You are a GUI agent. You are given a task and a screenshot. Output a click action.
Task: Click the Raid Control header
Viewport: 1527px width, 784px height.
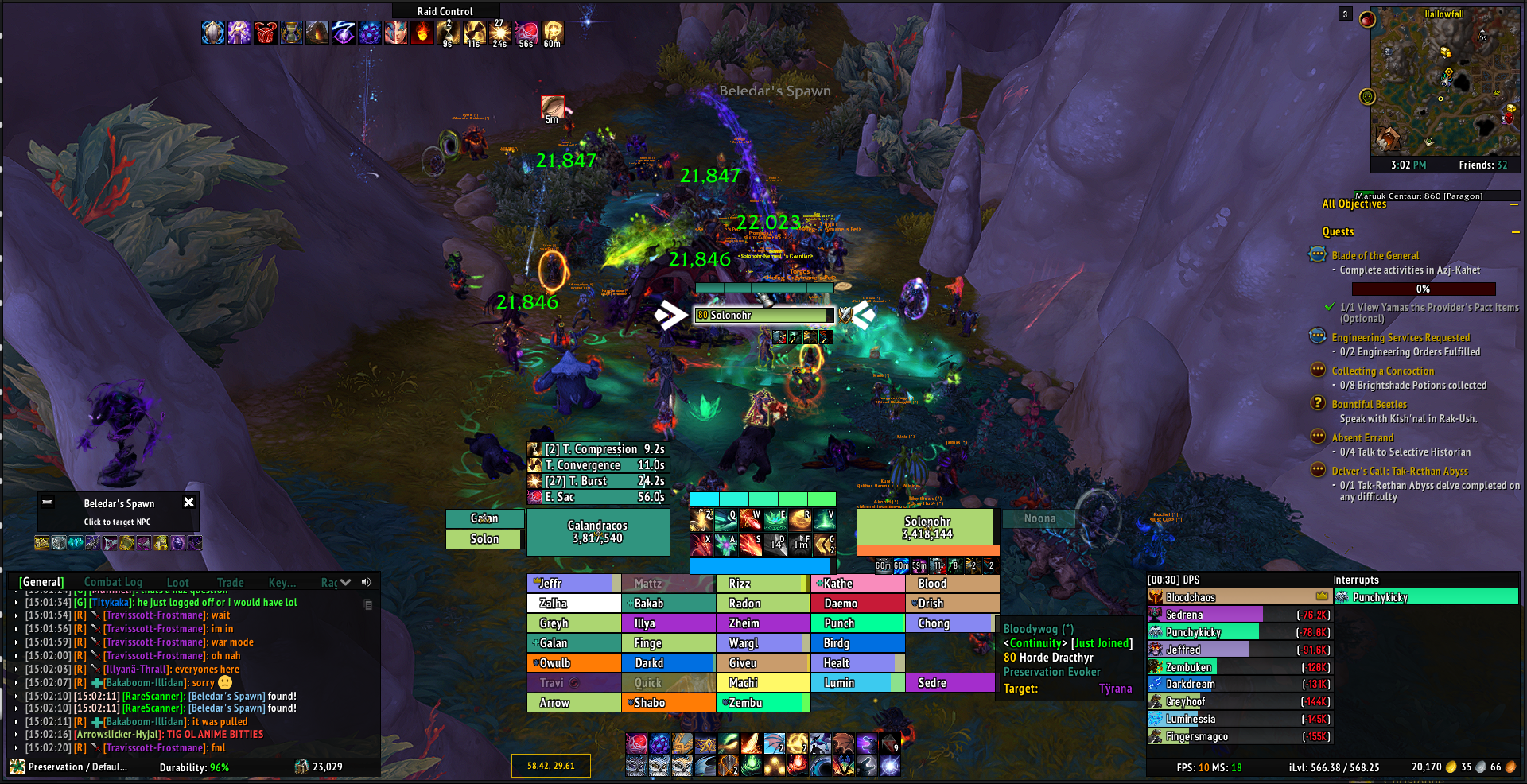pos(445,11)
